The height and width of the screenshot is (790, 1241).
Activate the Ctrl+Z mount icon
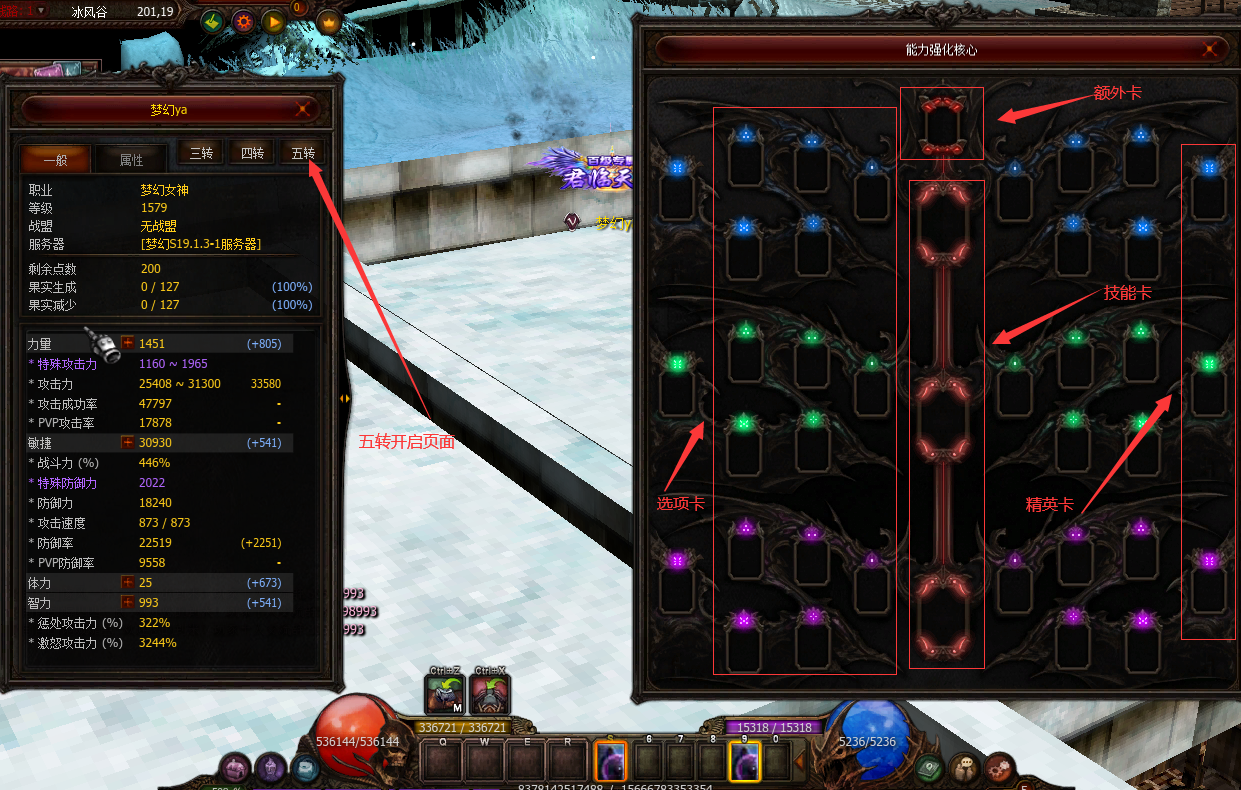443,696
